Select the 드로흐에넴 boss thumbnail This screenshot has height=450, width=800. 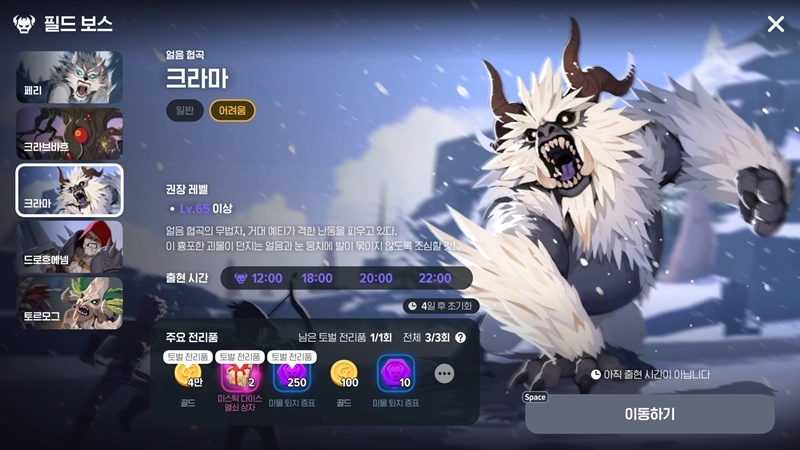tap(69, 247)
